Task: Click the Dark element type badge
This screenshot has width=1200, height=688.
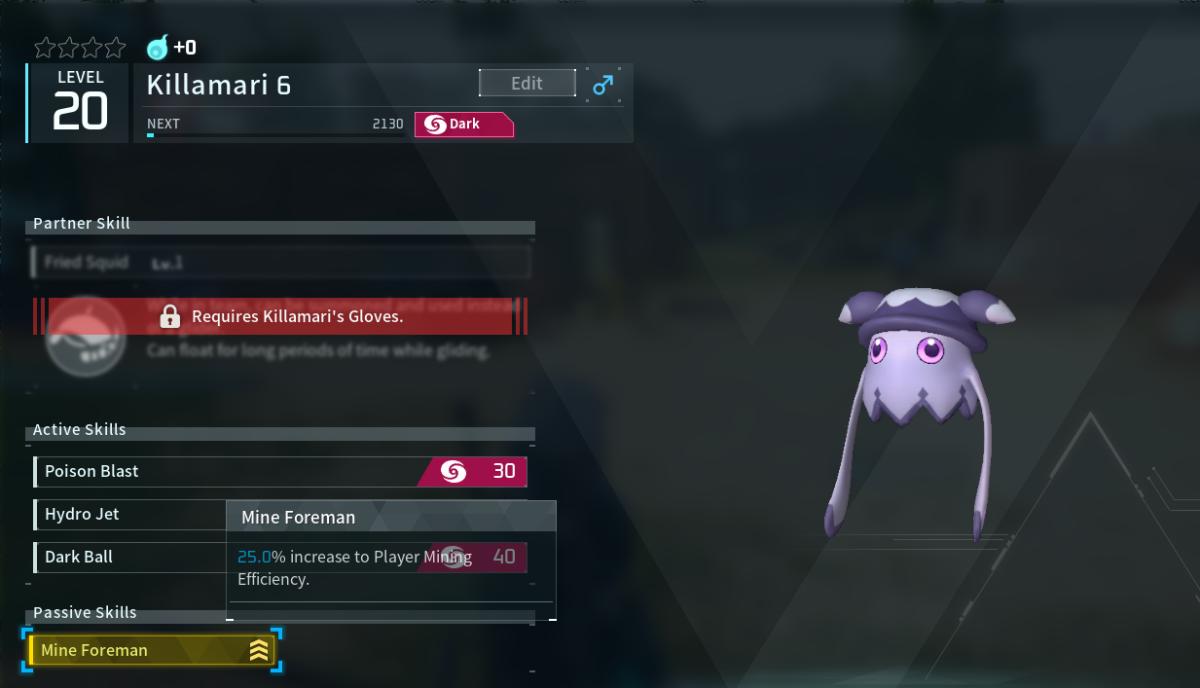Action: click(463, 125)
